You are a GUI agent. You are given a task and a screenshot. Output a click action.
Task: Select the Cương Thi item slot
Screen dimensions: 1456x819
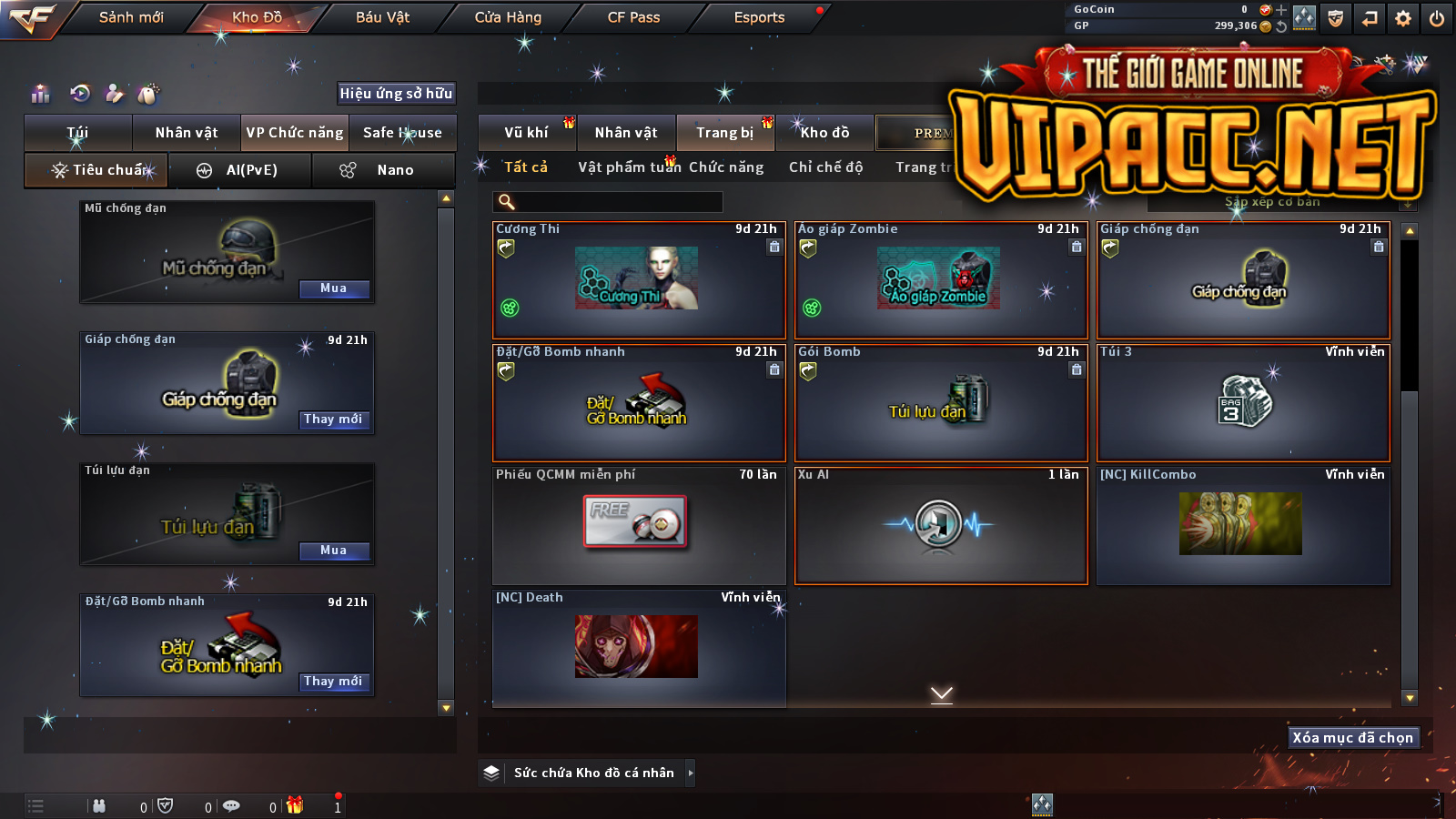638,280
